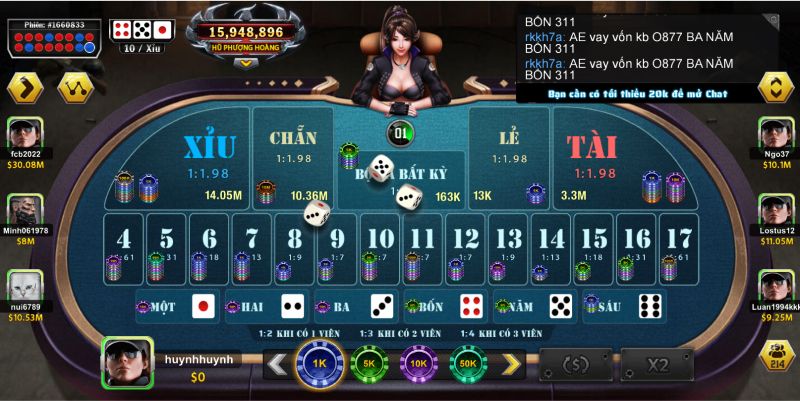This screenshot has width=800, height=401.
Task: Double the bet with X2 button
Action: 657,364
